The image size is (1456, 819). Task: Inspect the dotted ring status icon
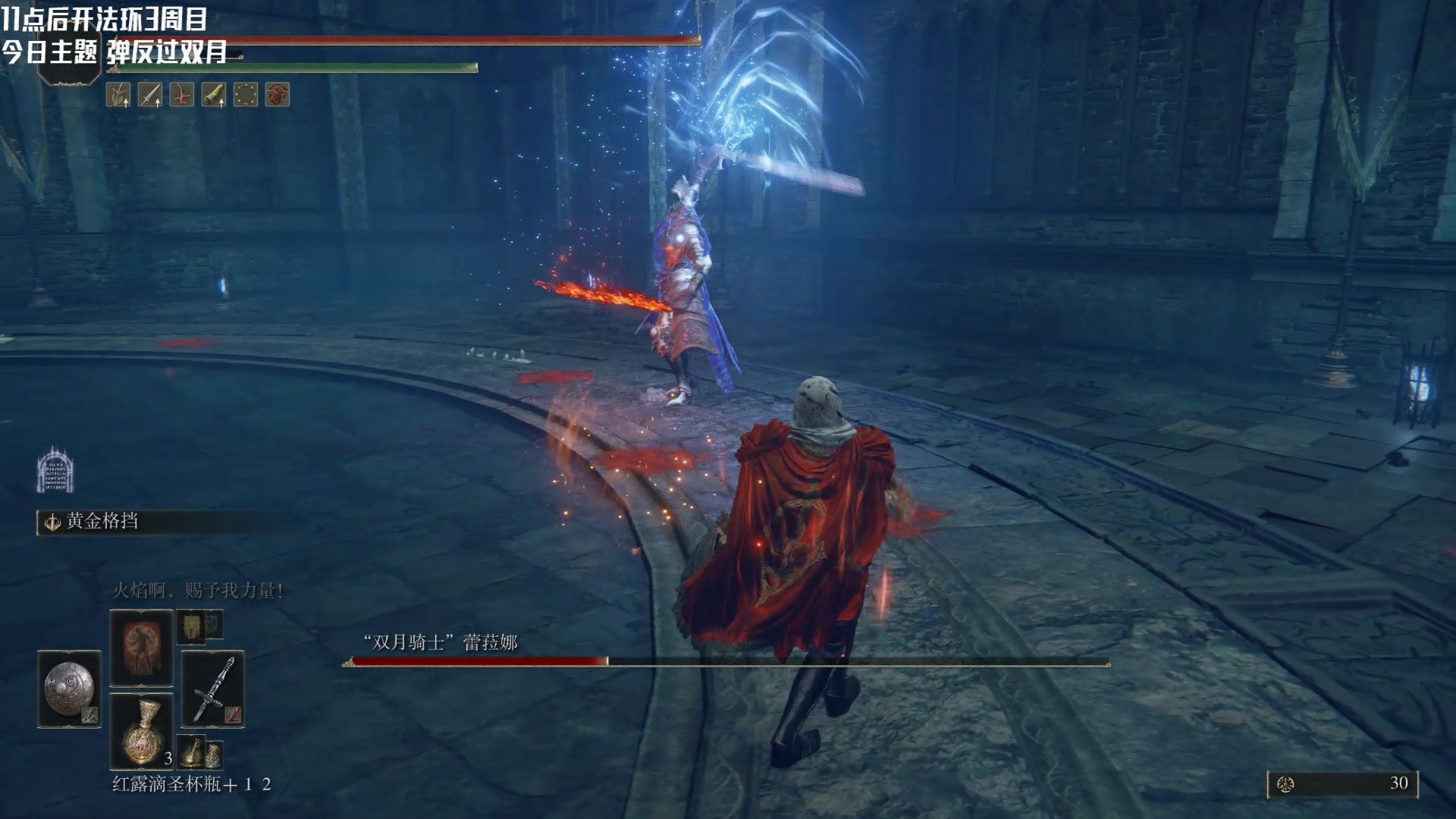246,95
